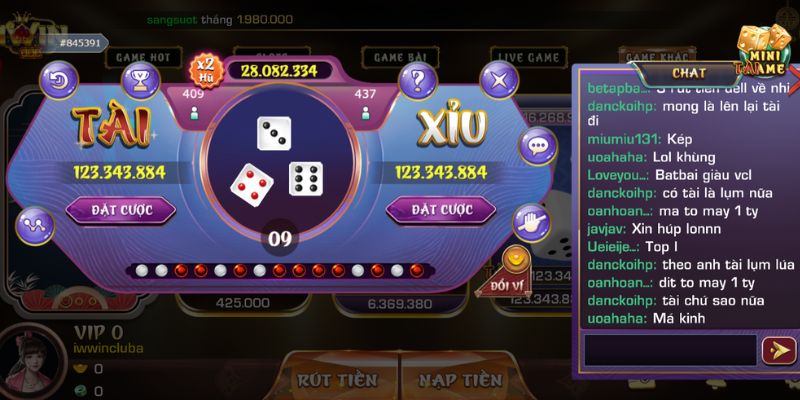The height and width of the screenshot is (400, 800).
Task: Open the Mini Game dice icon
Action: coord(762,50)
